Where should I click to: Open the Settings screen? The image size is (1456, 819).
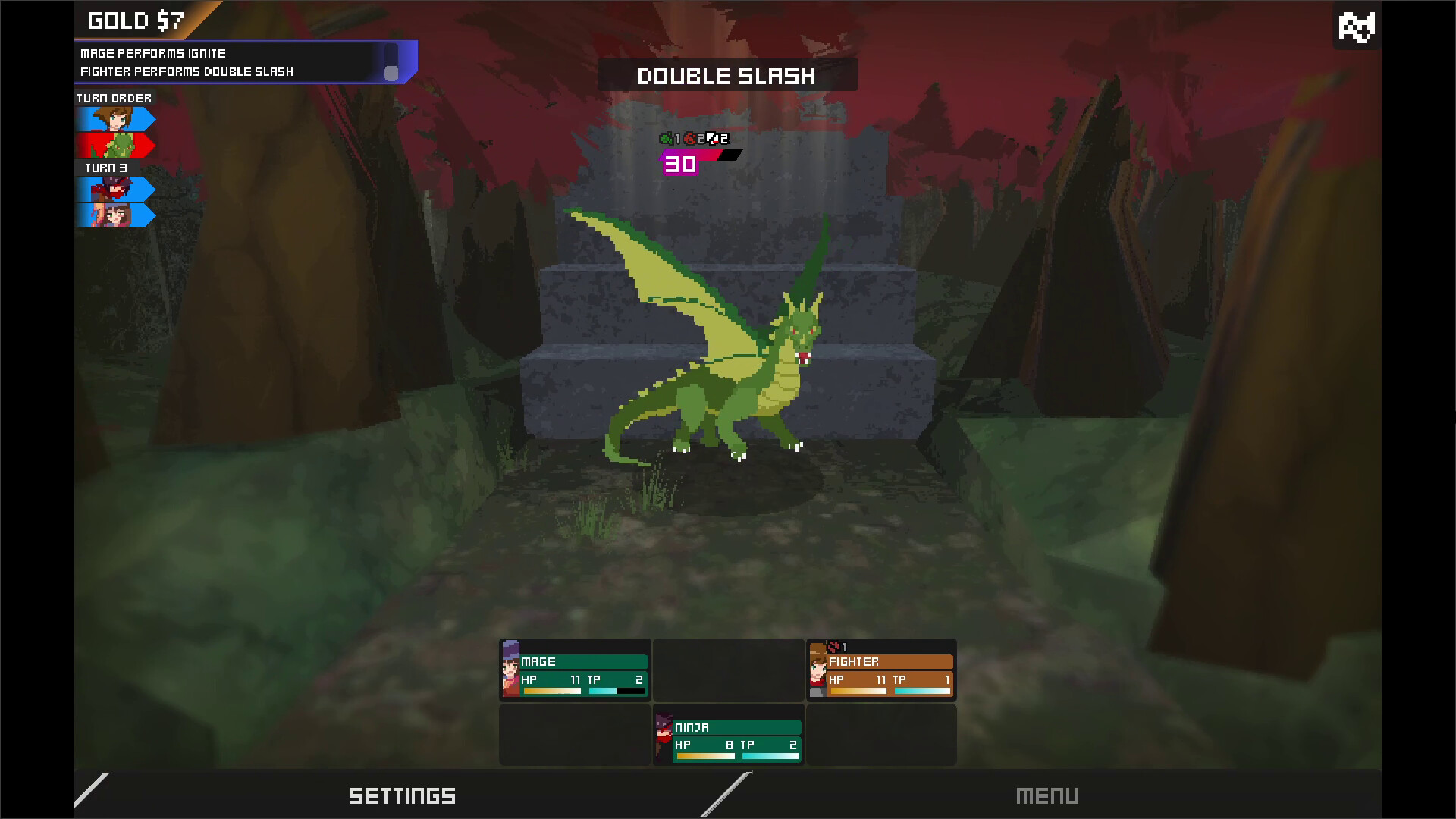[403, 796]
